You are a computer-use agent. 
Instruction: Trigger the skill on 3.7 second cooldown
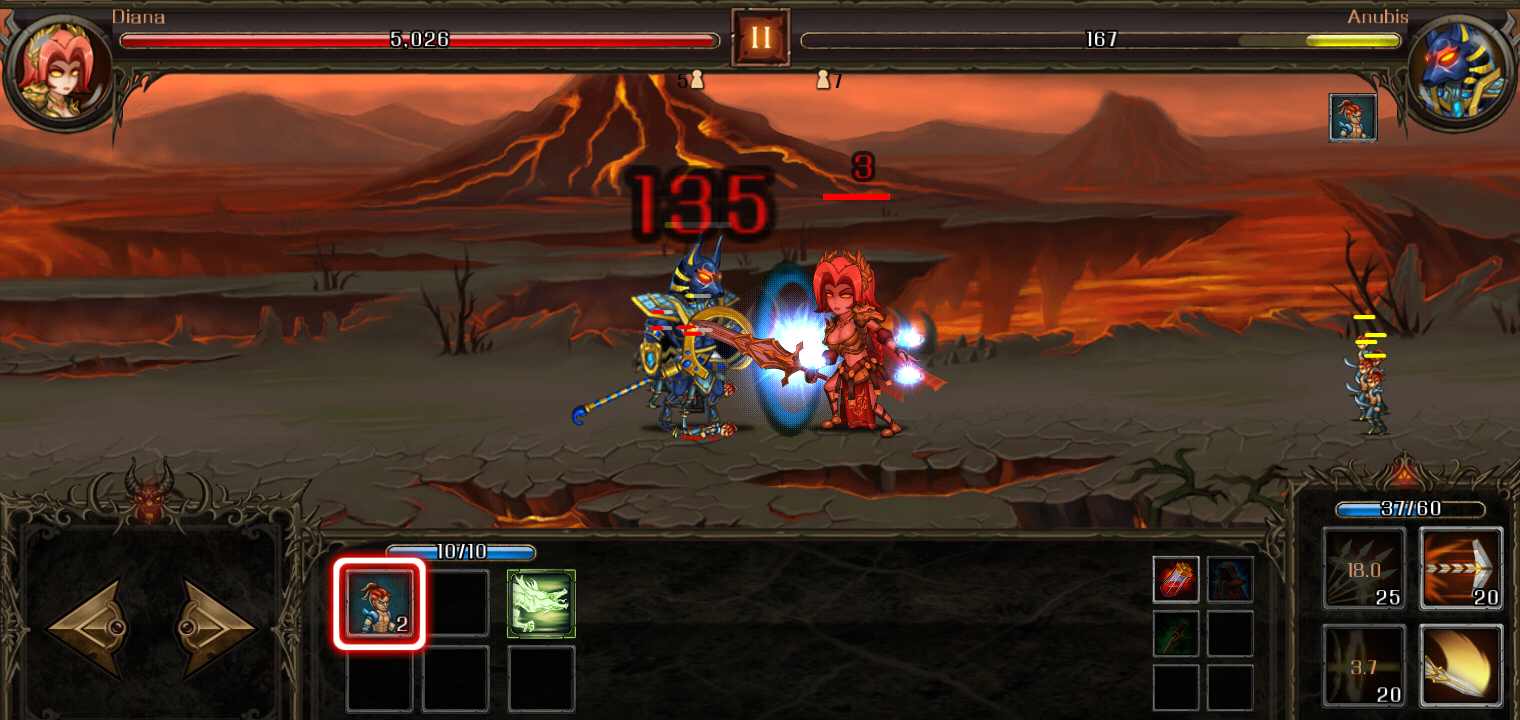click(x=1363, y=665)
